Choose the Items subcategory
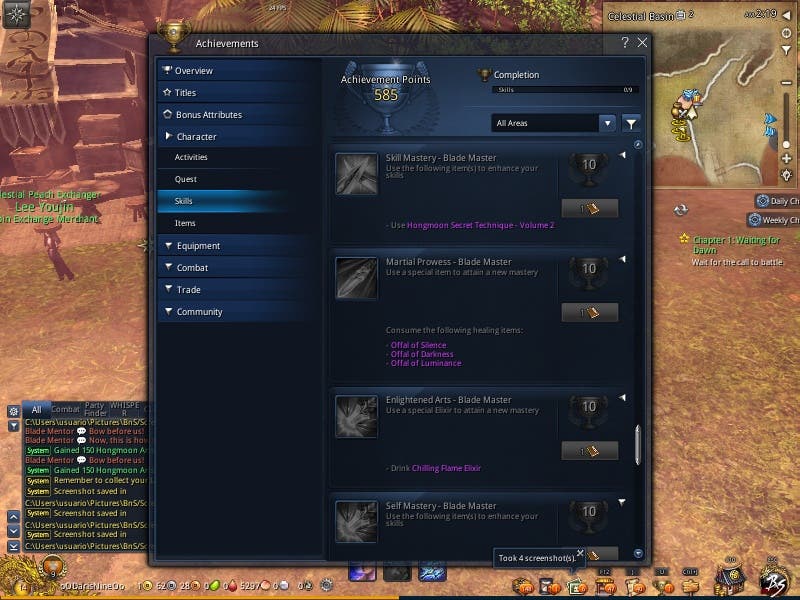The width and height of the screenshot is (800, 600). click(x=185, y=224)
